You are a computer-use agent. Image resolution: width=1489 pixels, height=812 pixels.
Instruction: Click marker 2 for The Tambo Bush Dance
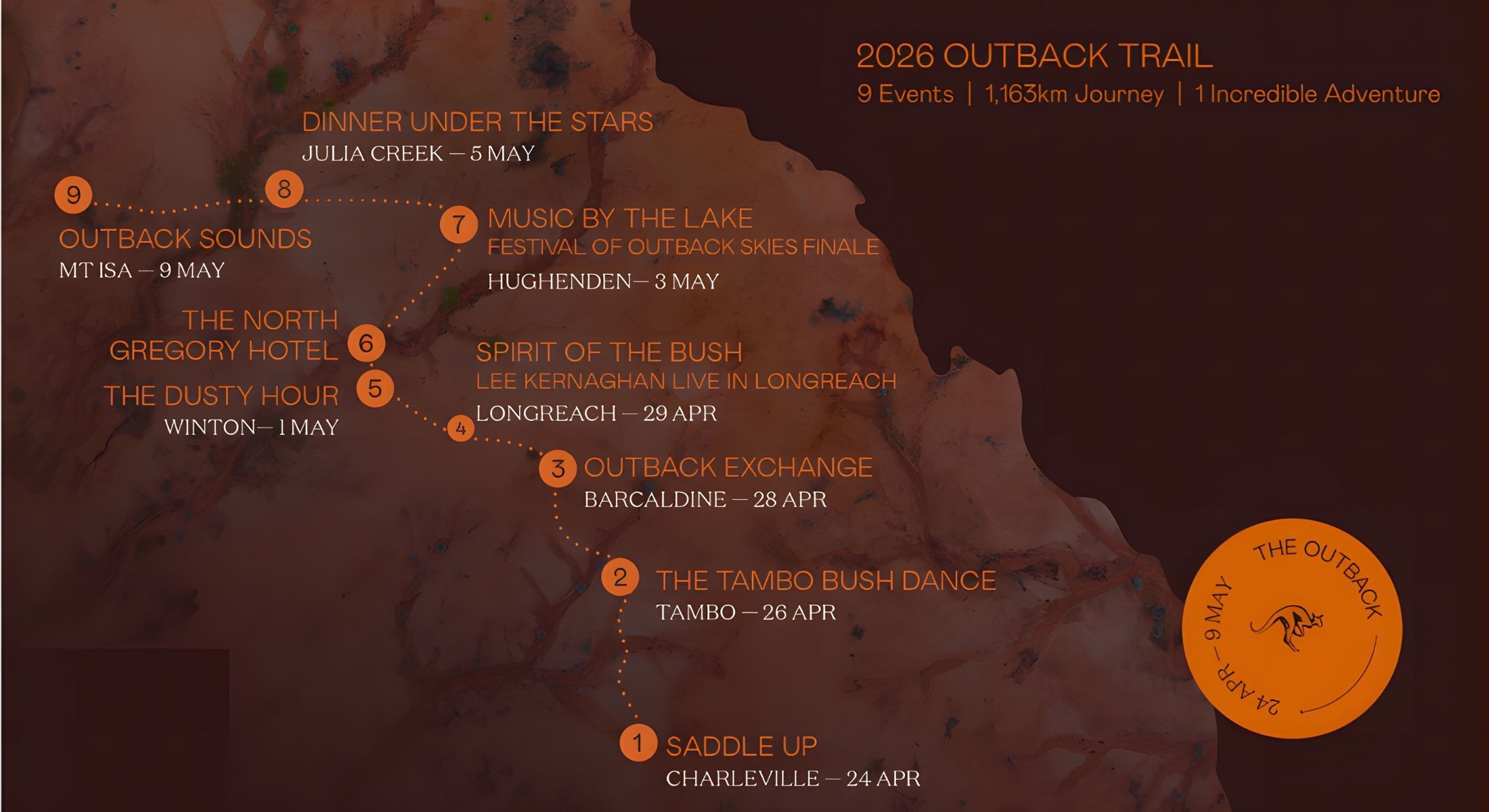tap(620, 577)
